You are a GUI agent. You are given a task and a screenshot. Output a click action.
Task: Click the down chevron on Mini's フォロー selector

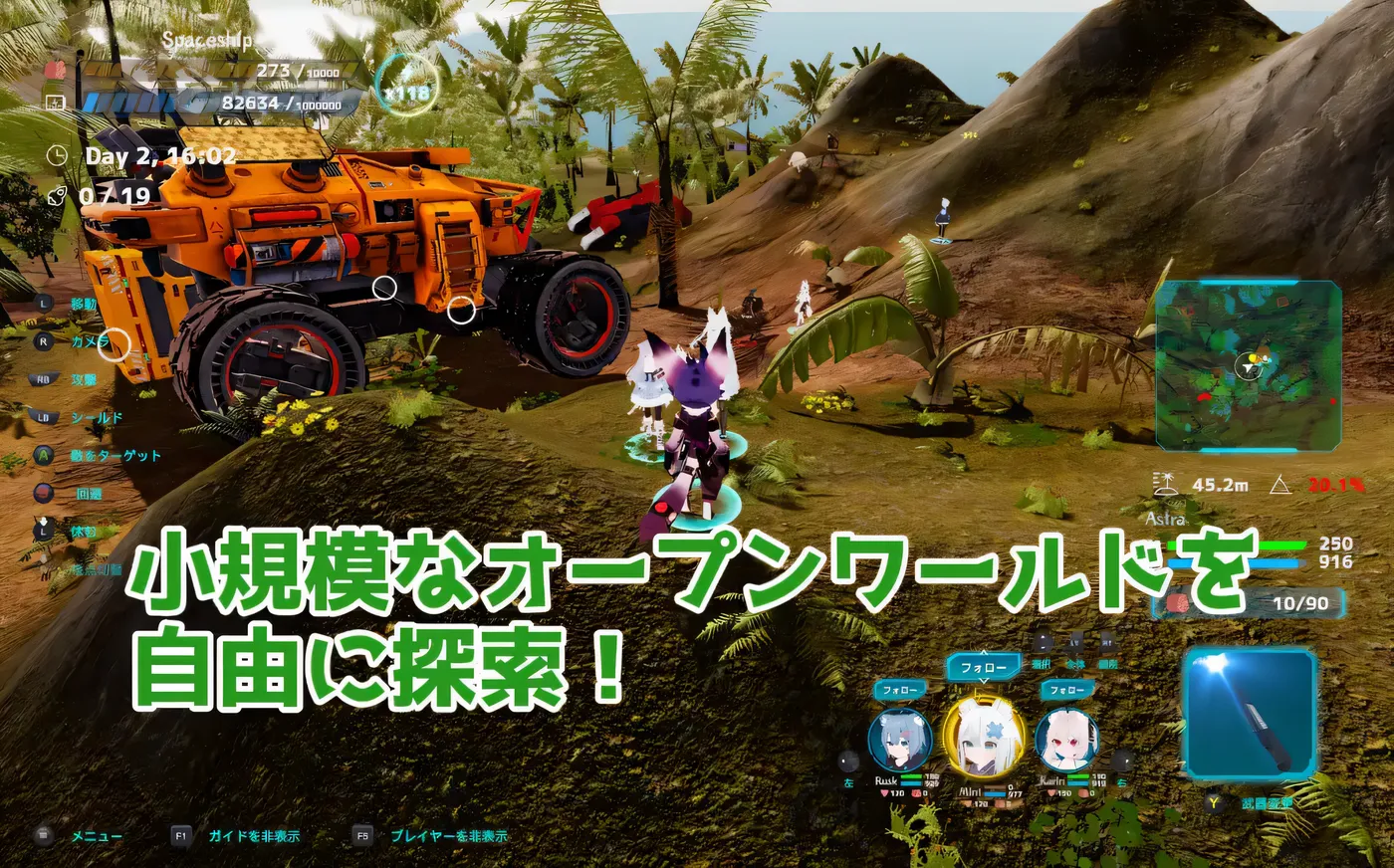point(984,681)
